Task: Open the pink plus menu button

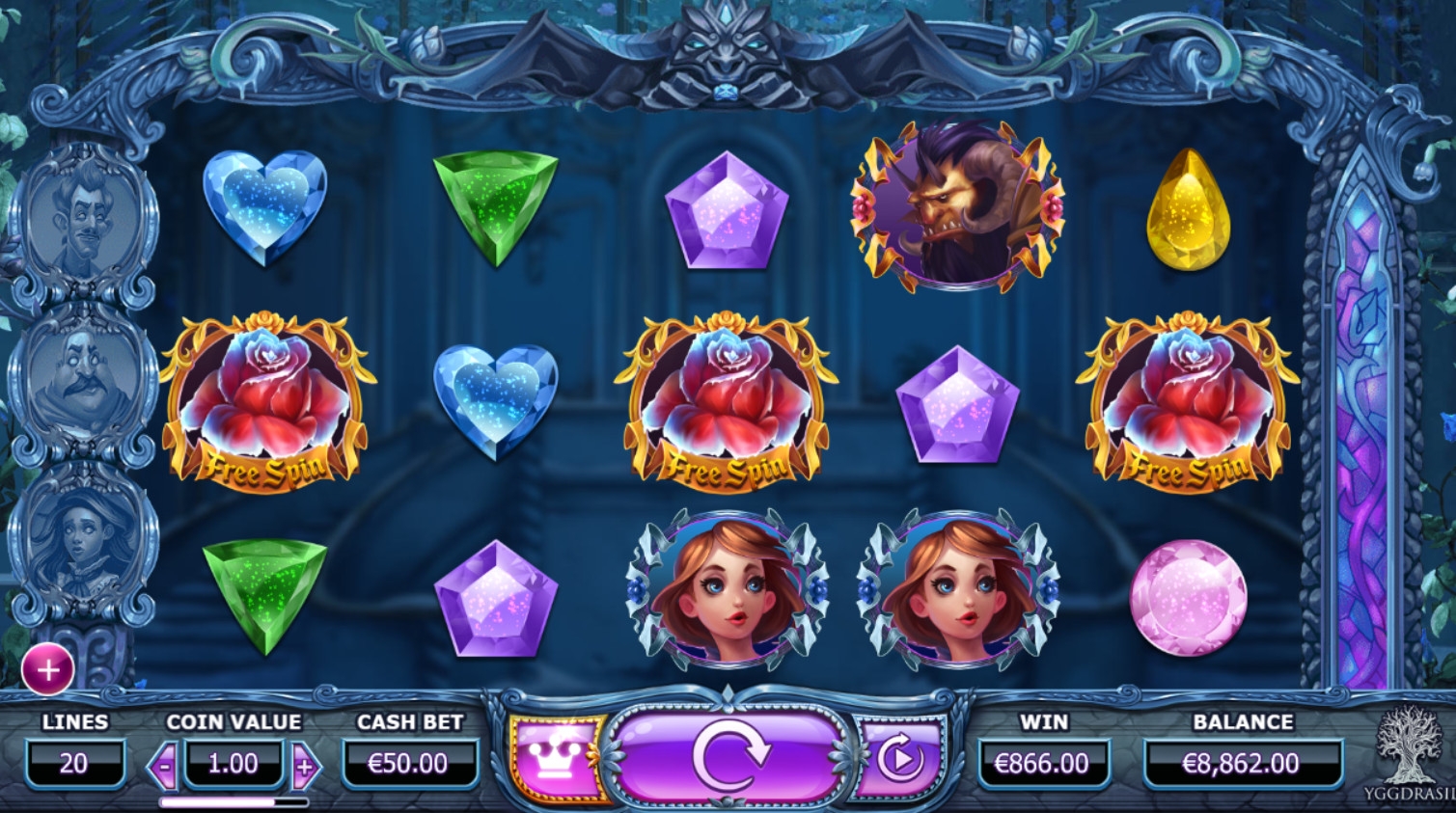Action: point(47,669)
